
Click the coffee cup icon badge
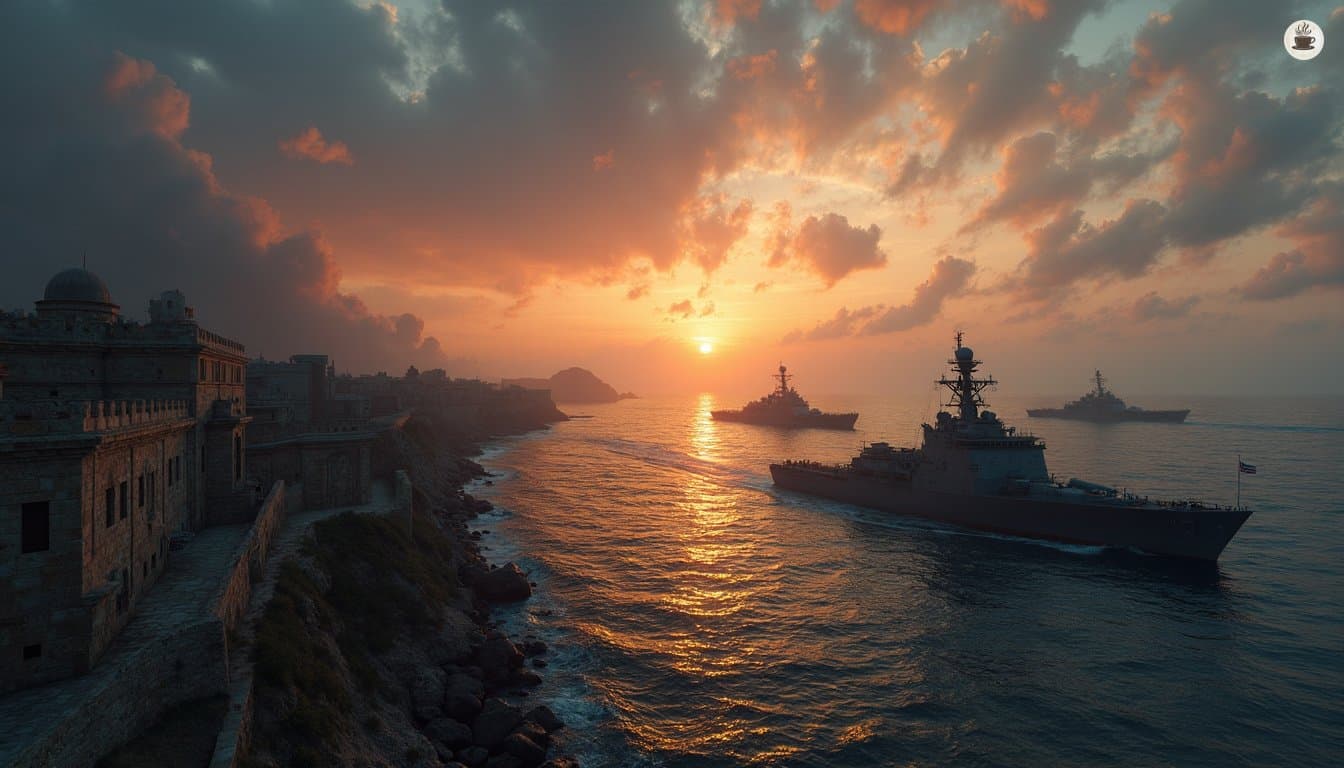click(x=1303, y=40)
